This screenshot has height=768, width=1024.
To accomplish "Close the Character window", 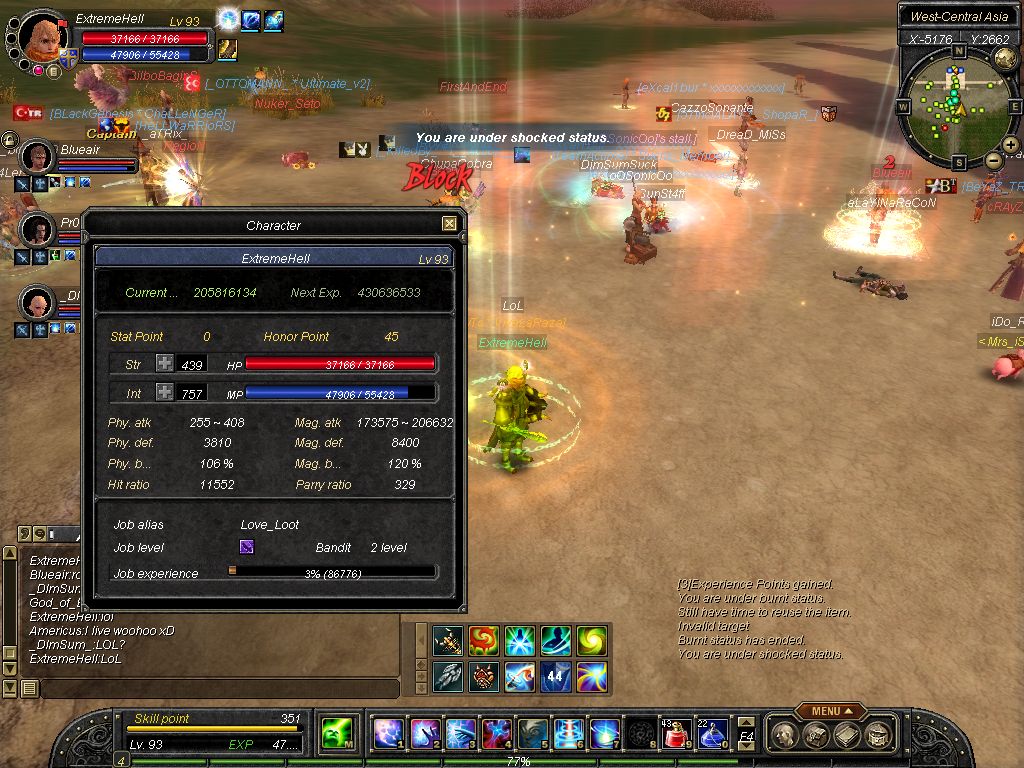I will 449,224.
